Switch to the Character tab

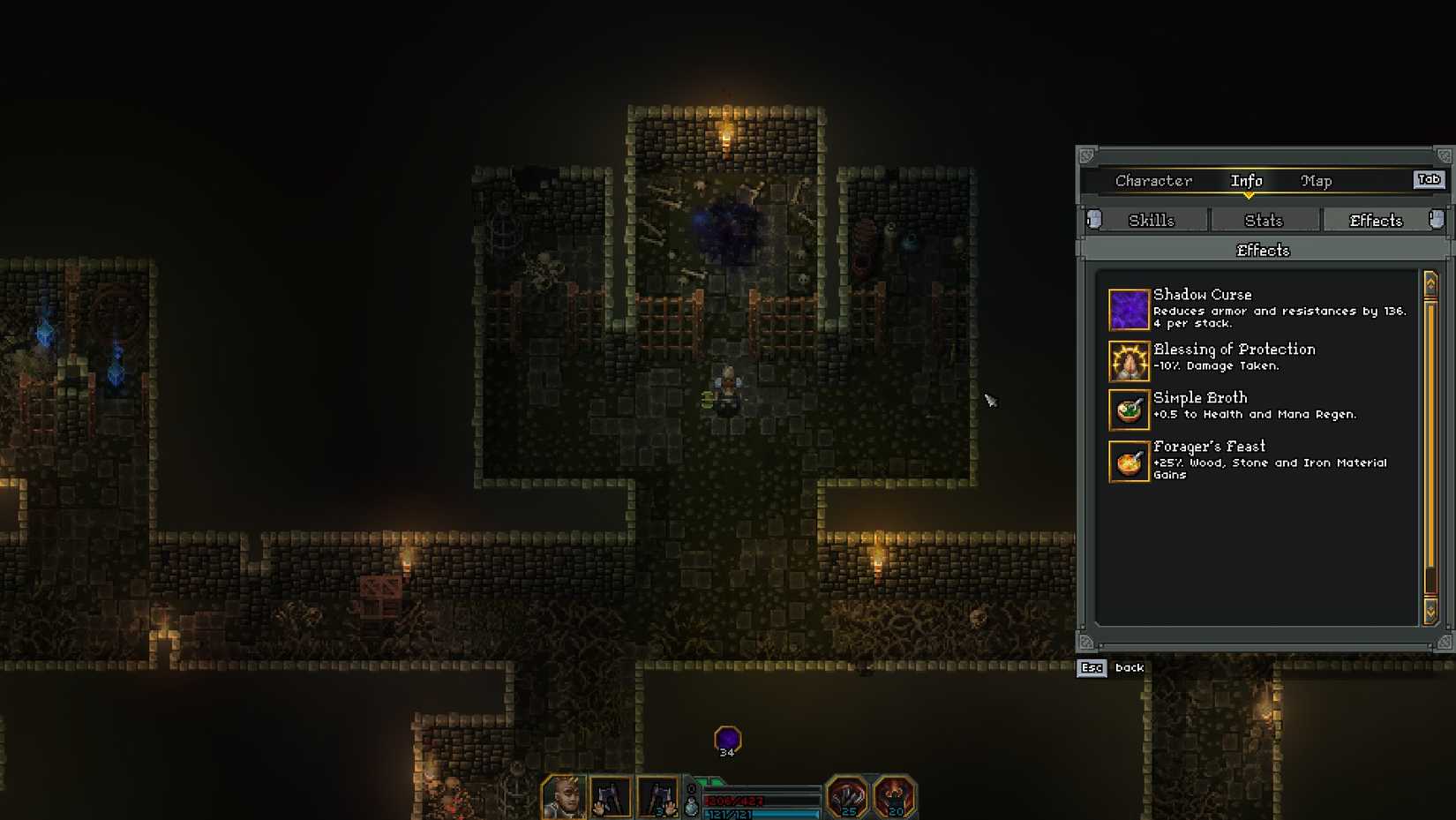[x=1153, y=180]
